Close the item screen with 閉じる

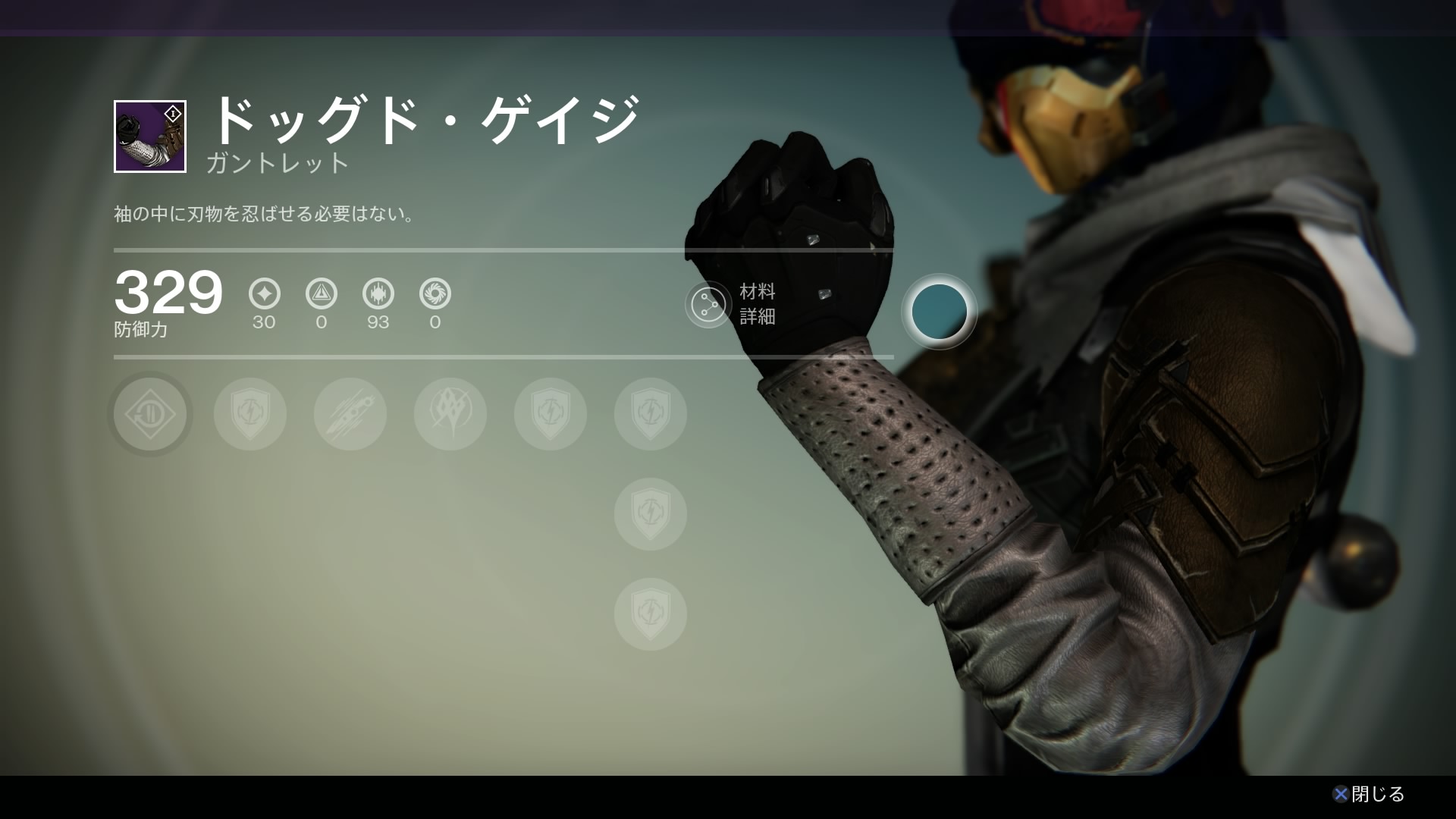(1369, 794)
